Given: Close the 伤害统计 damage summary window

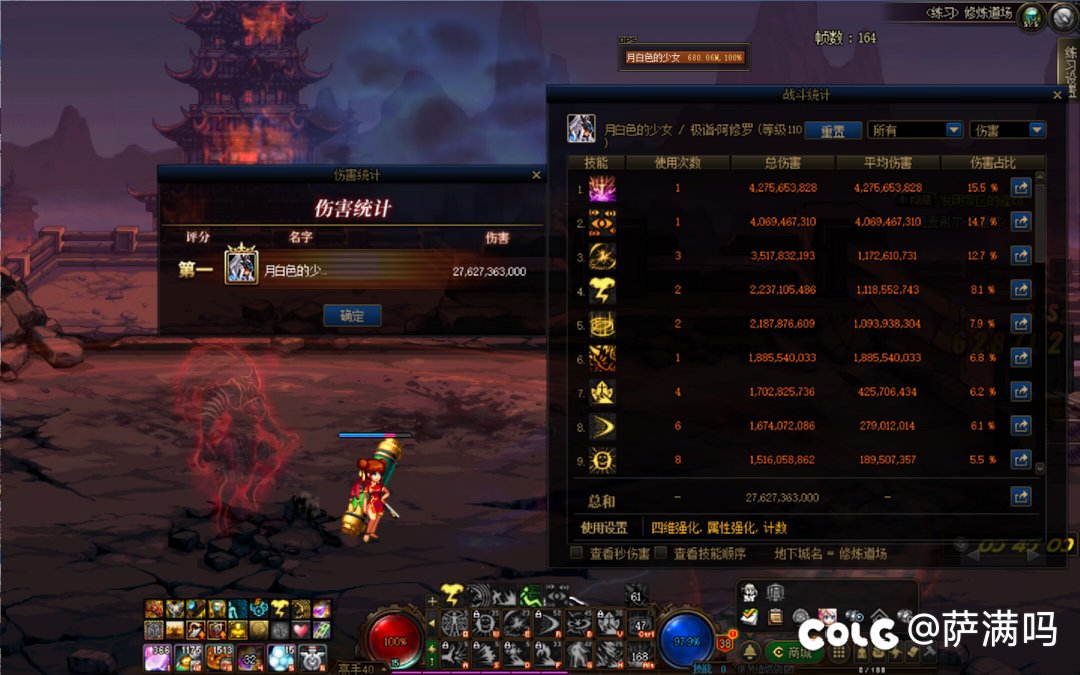Looking at the screenshot, I should [x=536, y=175].
